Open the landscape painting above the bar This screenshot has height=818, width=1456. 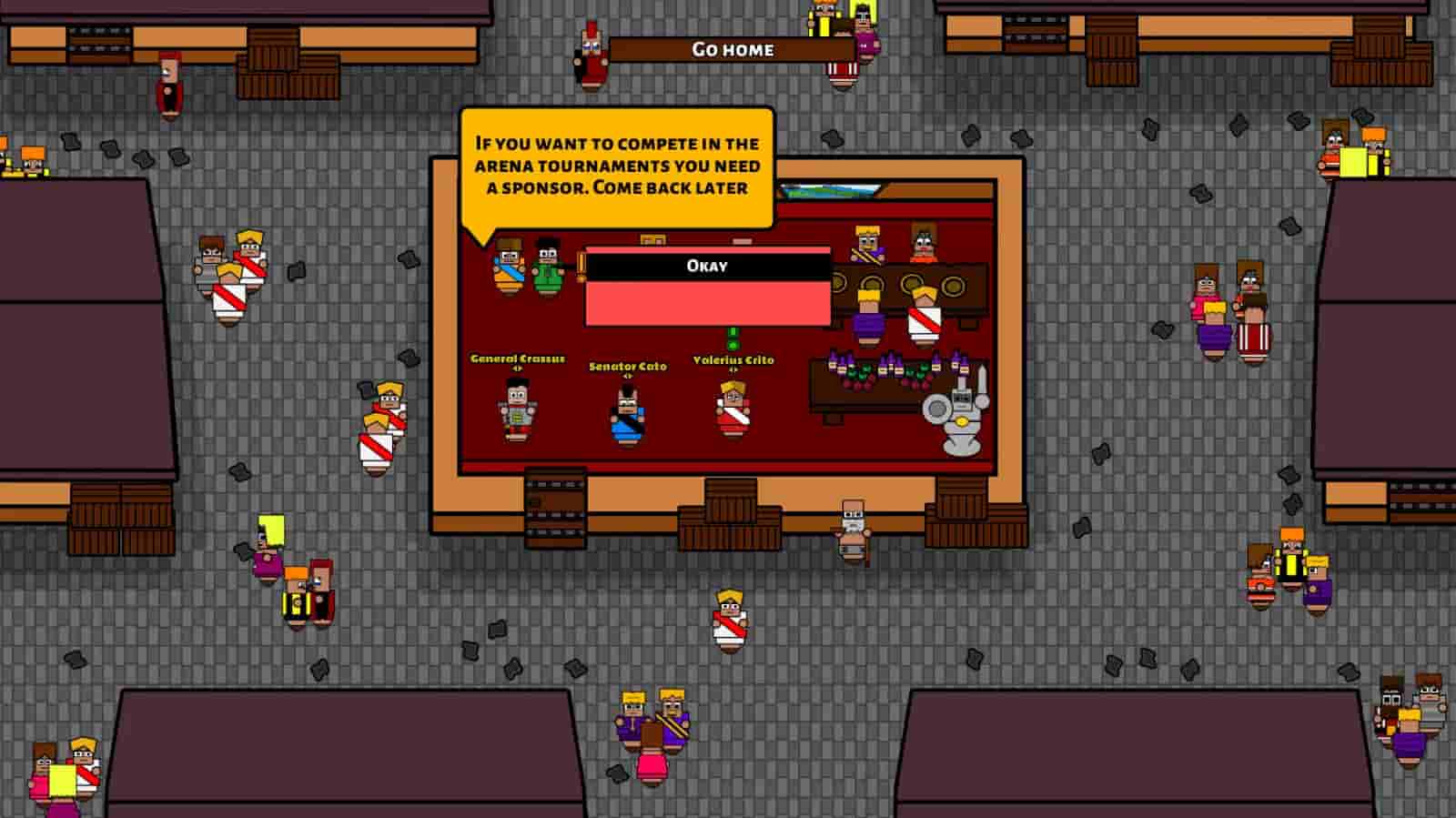coord(829,189)
